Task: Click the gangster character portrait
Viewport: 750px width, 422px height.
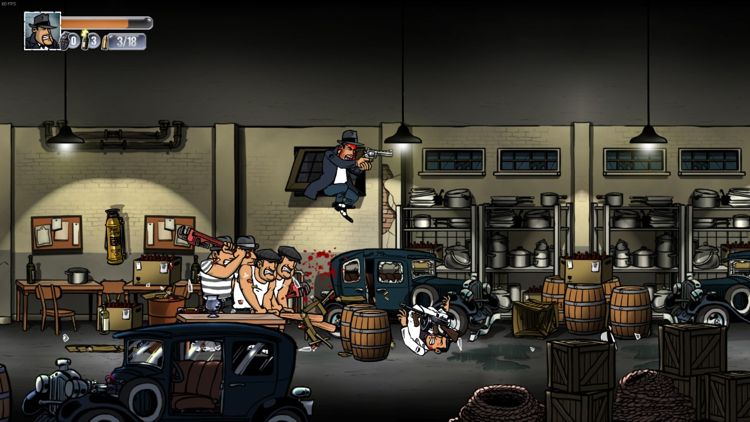Action: click(42, 30)
